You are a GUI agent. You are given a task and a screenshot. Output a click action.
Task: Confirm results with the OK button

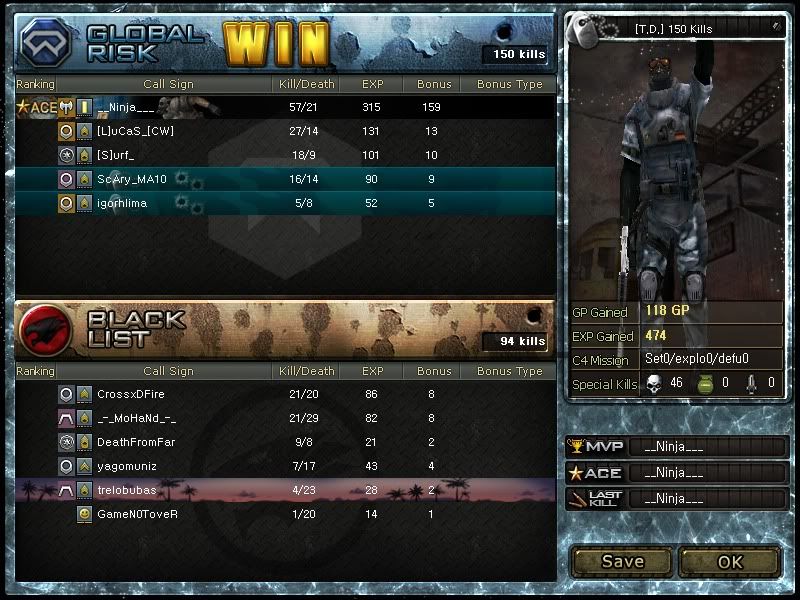730,561
